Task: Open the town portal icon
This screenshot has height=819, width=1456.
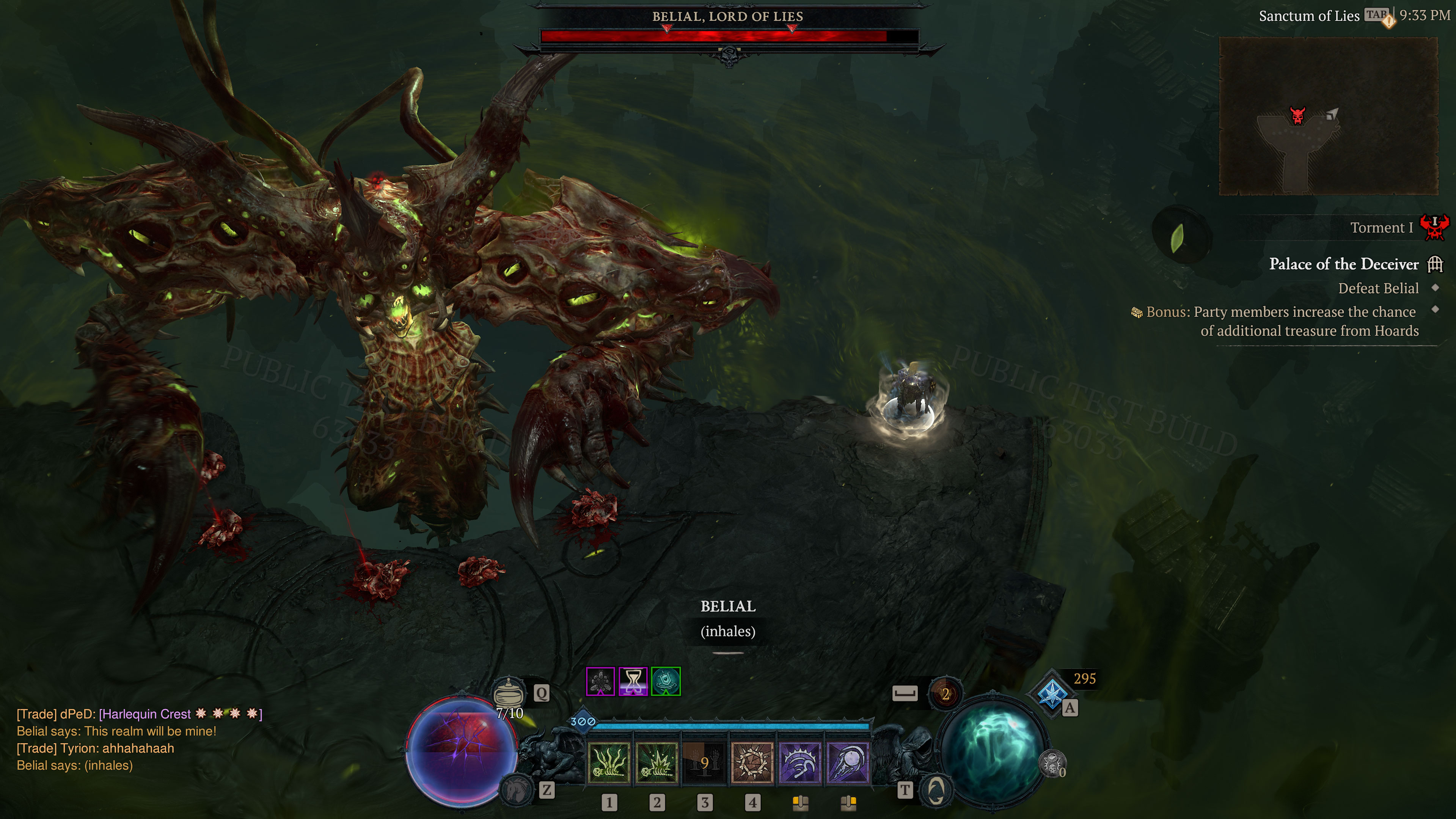Action: [935, 789]
